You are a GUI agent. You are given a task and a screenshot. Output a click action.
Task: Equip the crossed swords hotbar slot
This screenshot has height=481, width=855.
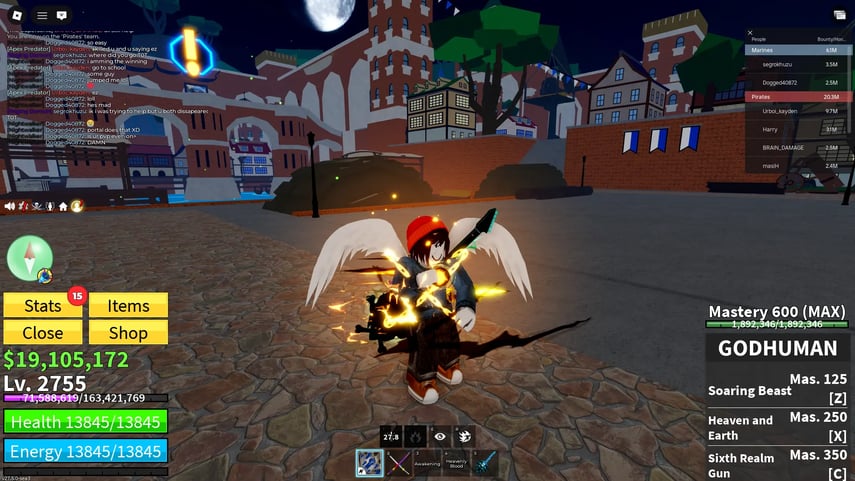click(398, 464)
